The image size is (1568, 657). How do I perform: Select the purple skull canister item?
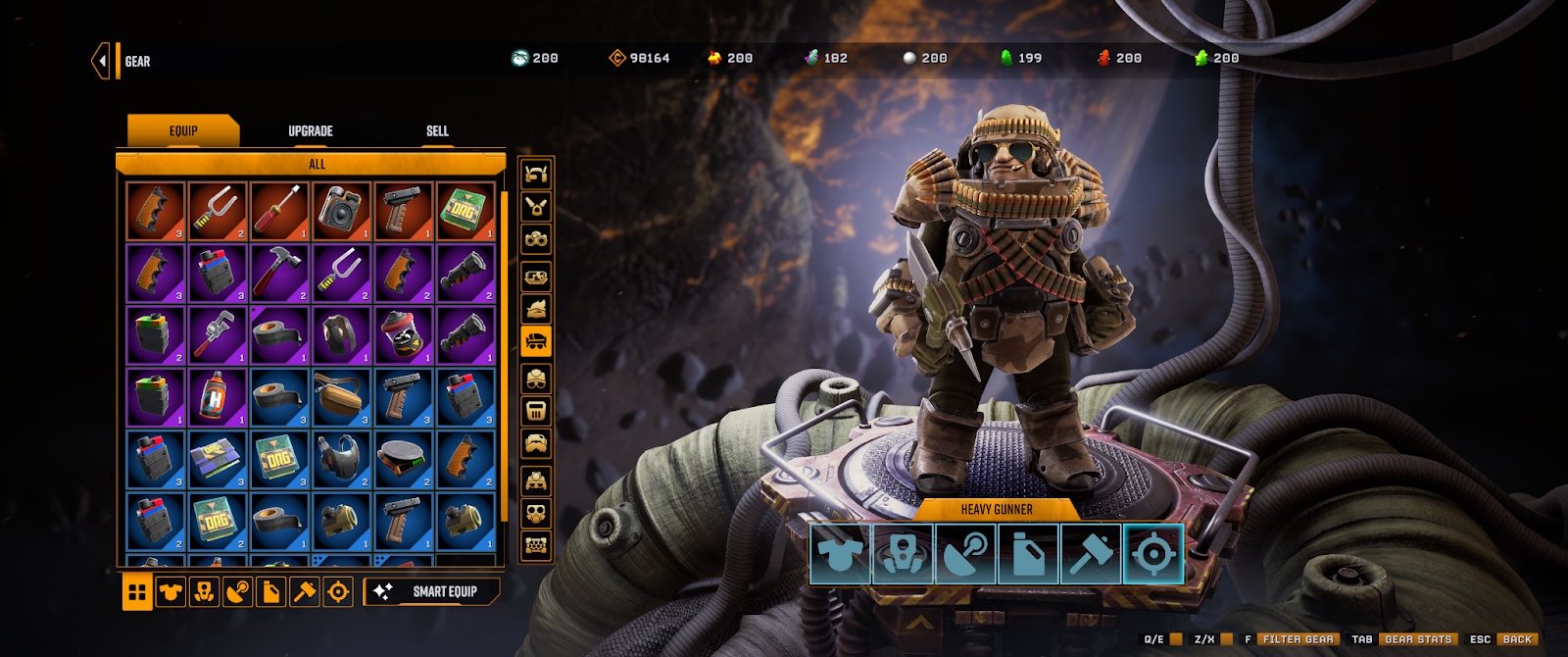[x=404, y=335]
